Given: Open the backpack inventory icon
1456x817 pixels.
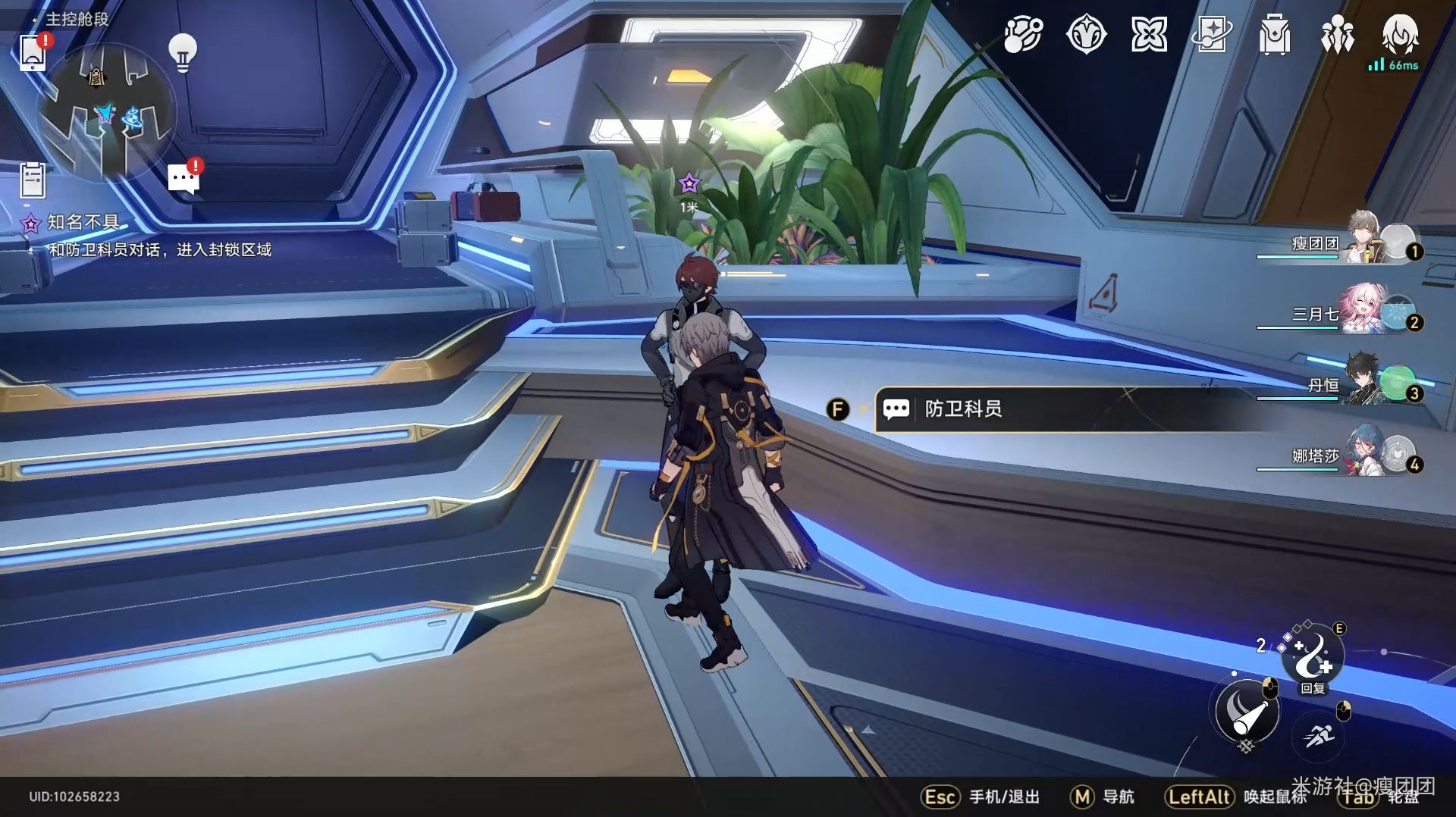Looking at the screenshot, I should click(x=1274, y=35).
